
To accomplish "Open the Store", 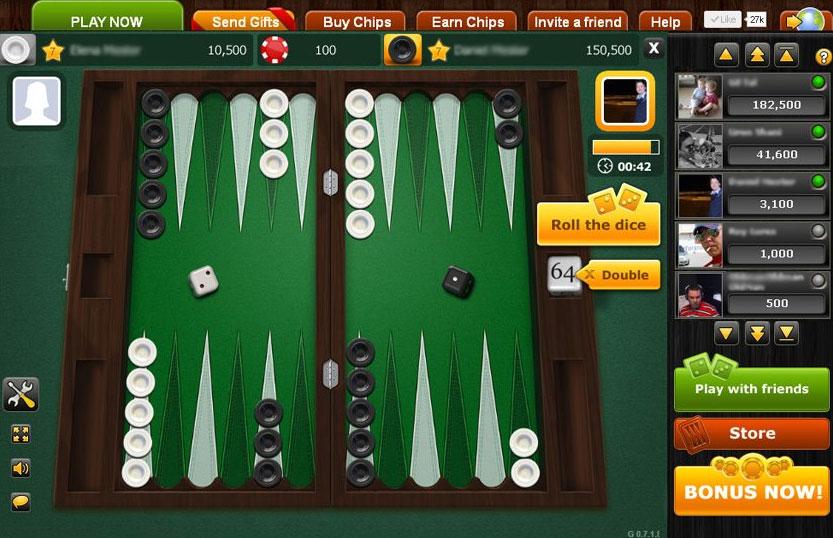I will pos(751,433).
